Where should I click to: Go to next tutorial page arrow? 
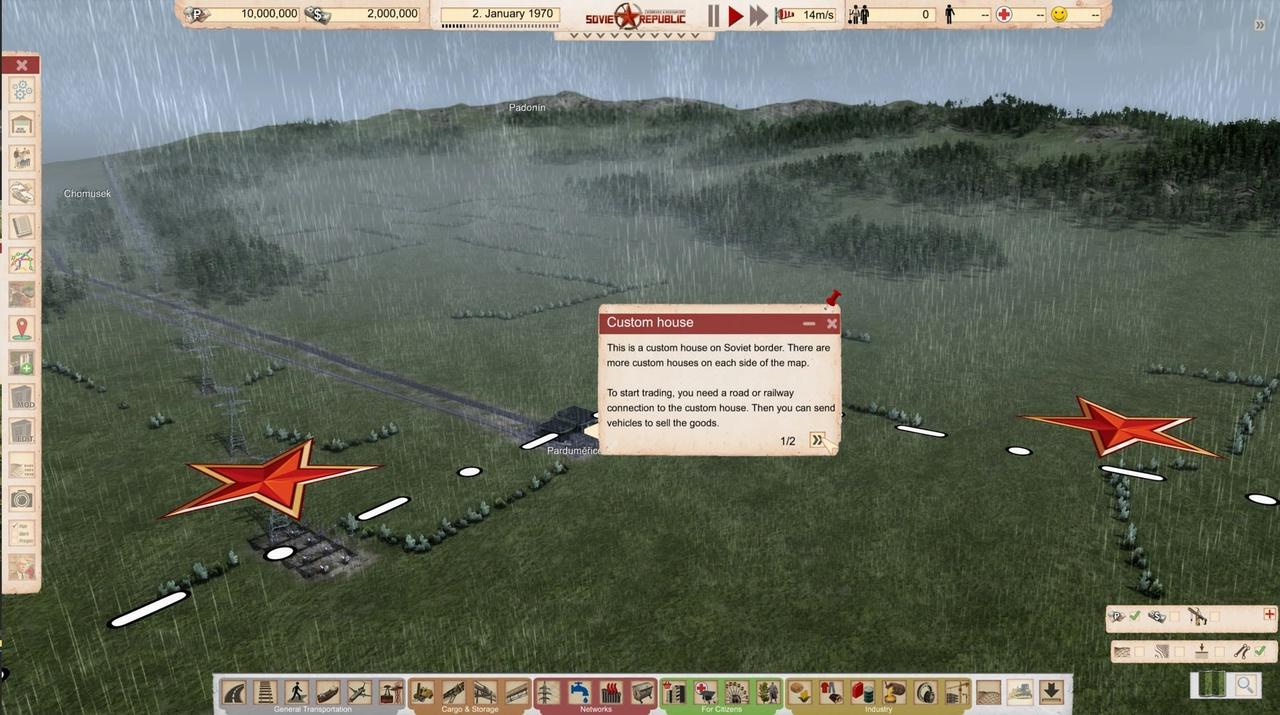click(818, 441)
